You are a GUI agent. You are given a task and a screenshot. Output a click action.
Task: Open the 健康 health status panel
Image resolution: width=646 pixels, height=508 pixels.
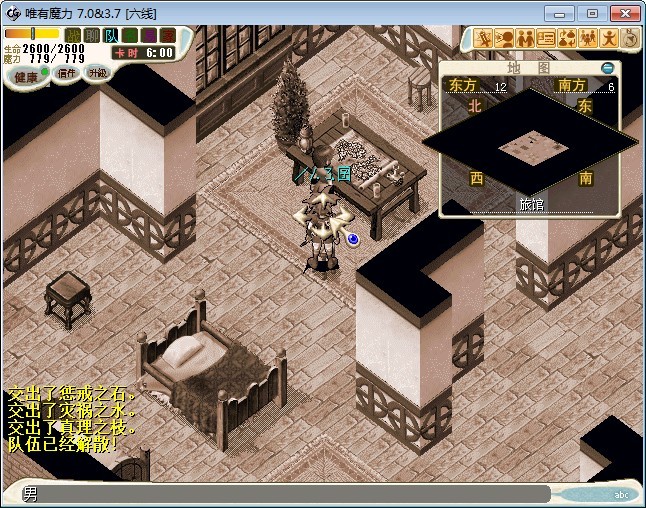point(26,77)
